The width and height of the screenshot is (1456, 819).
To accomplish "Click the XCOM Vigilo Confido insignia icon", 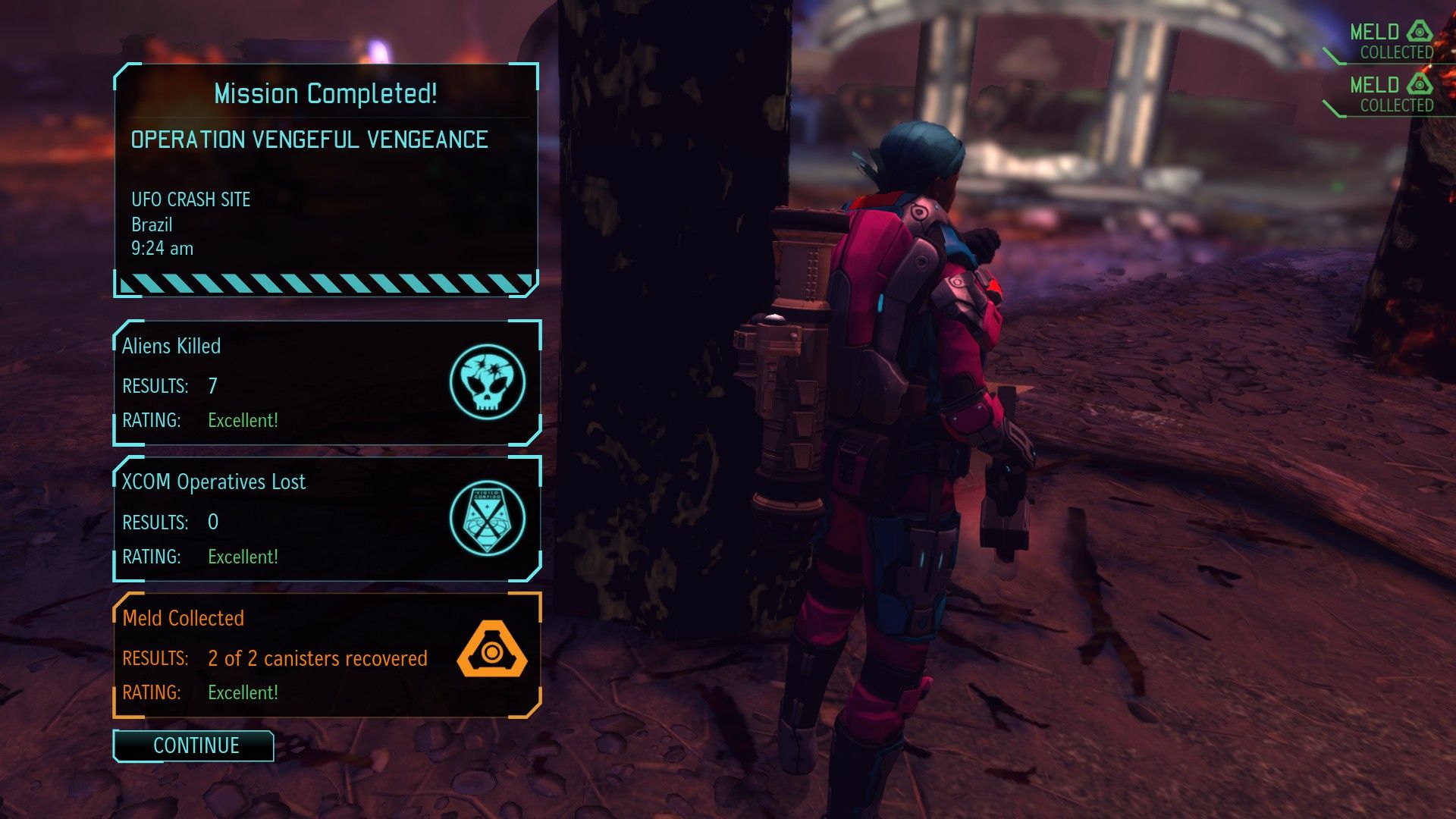I will click(x=488, y=519).
